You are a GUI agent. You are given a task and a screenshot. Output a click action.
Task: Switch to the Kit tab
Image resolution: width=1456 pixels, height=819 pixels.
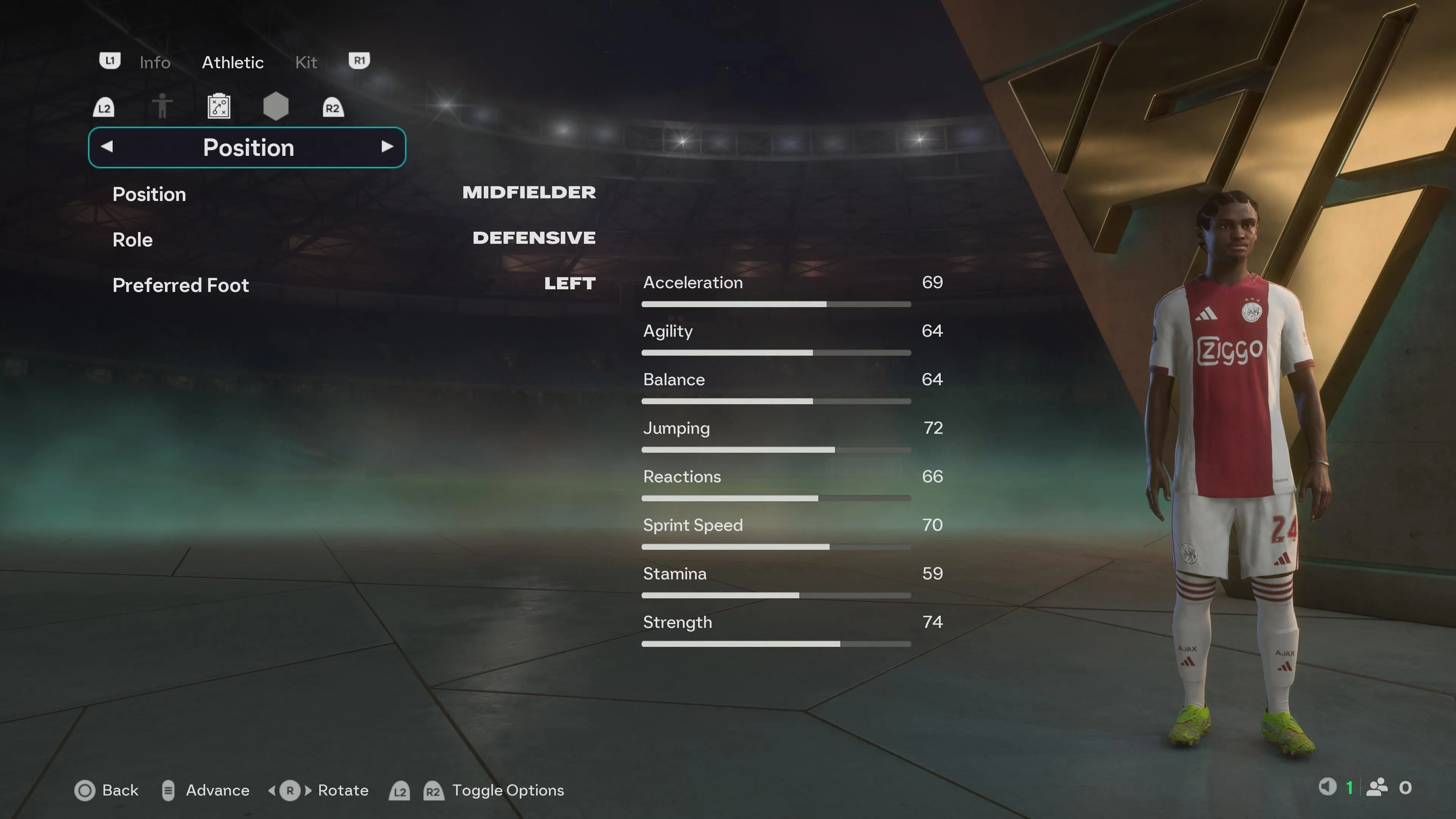pyautogui.click(x=306, y=62)
